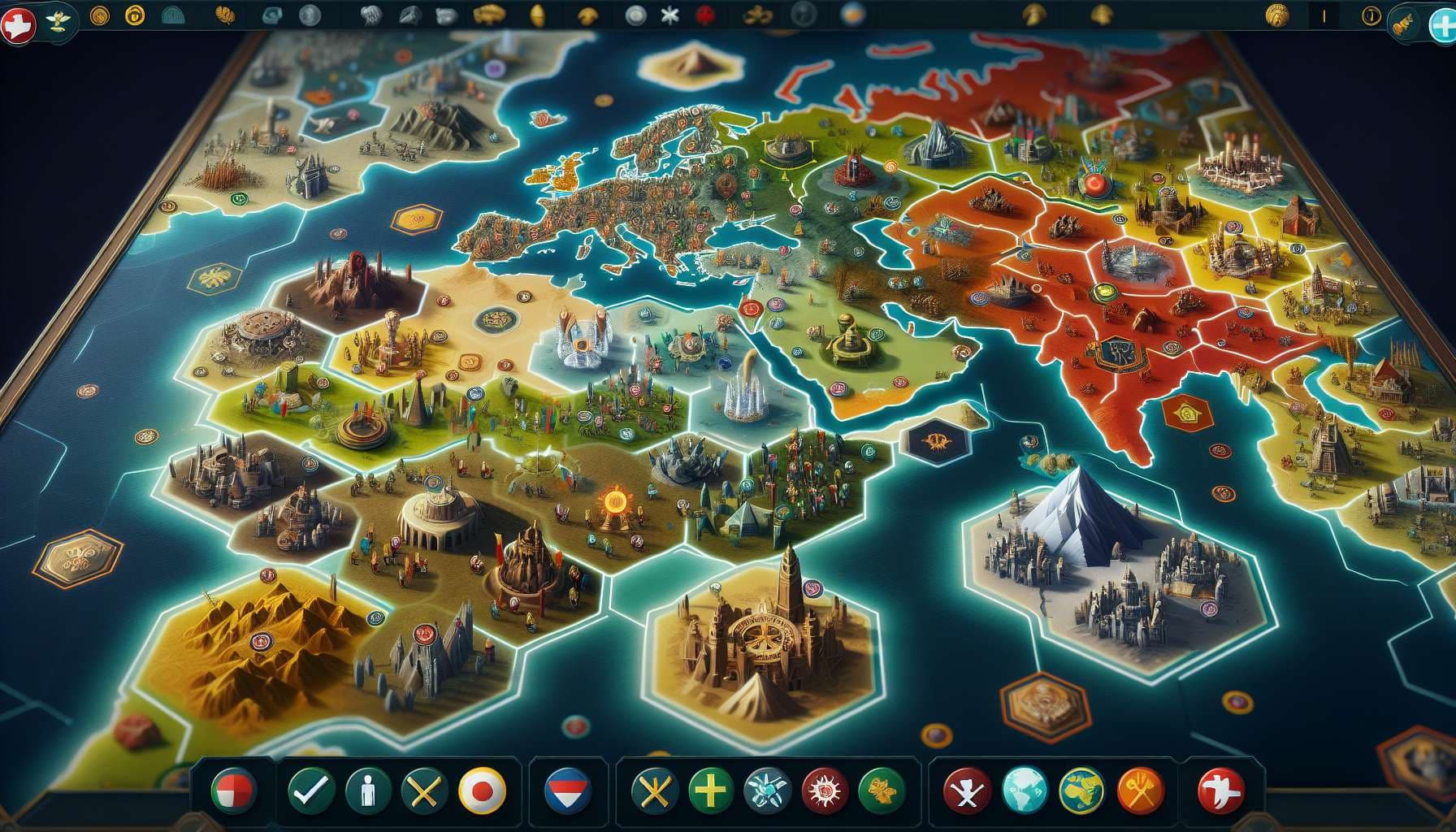Select the white person figure icon
This screenshot has width=1456, height=832.
point(366,789)
